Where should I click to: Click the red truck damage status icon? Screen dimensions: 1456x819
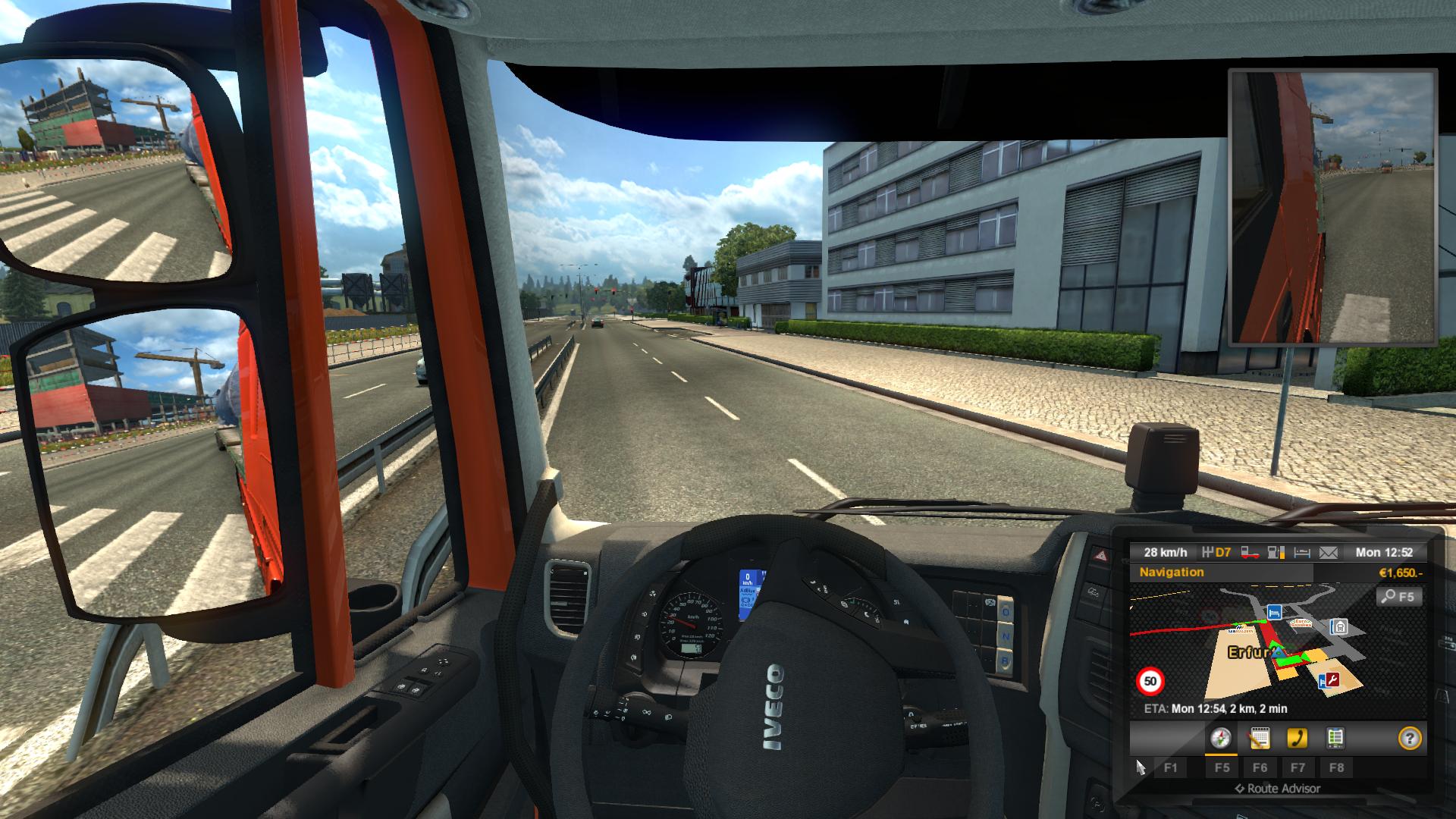pyautogui.click(x=1250, y=553)
